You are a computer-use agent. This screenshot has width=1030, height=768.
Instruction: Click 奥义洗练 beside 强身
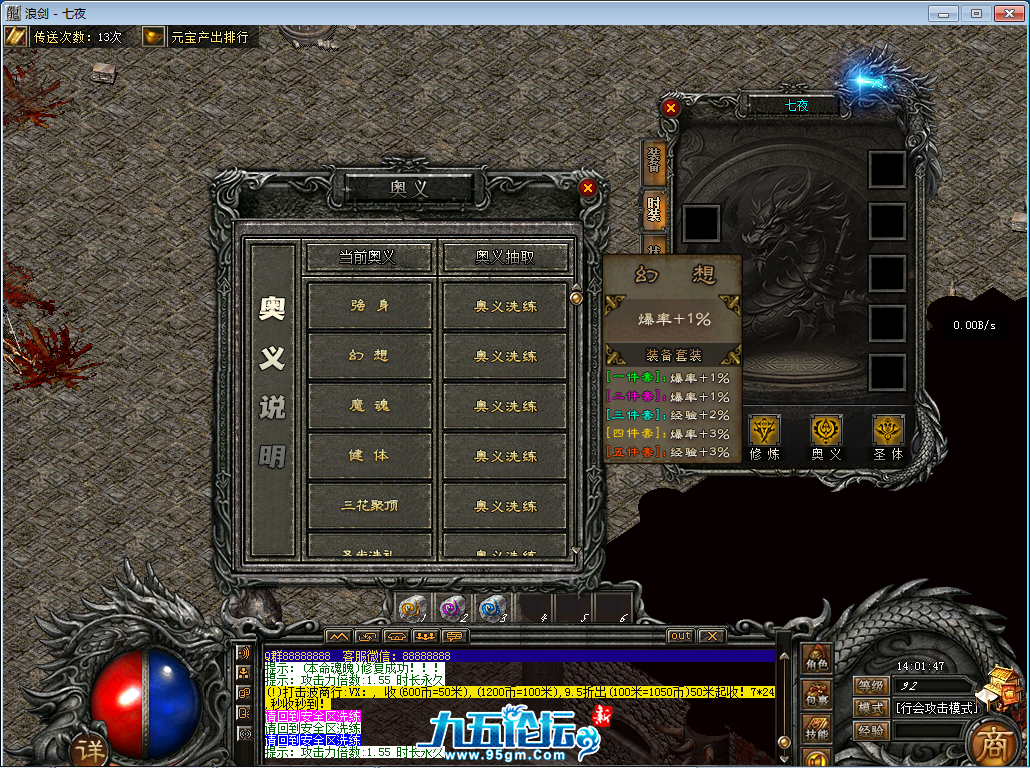click(505, 306)
